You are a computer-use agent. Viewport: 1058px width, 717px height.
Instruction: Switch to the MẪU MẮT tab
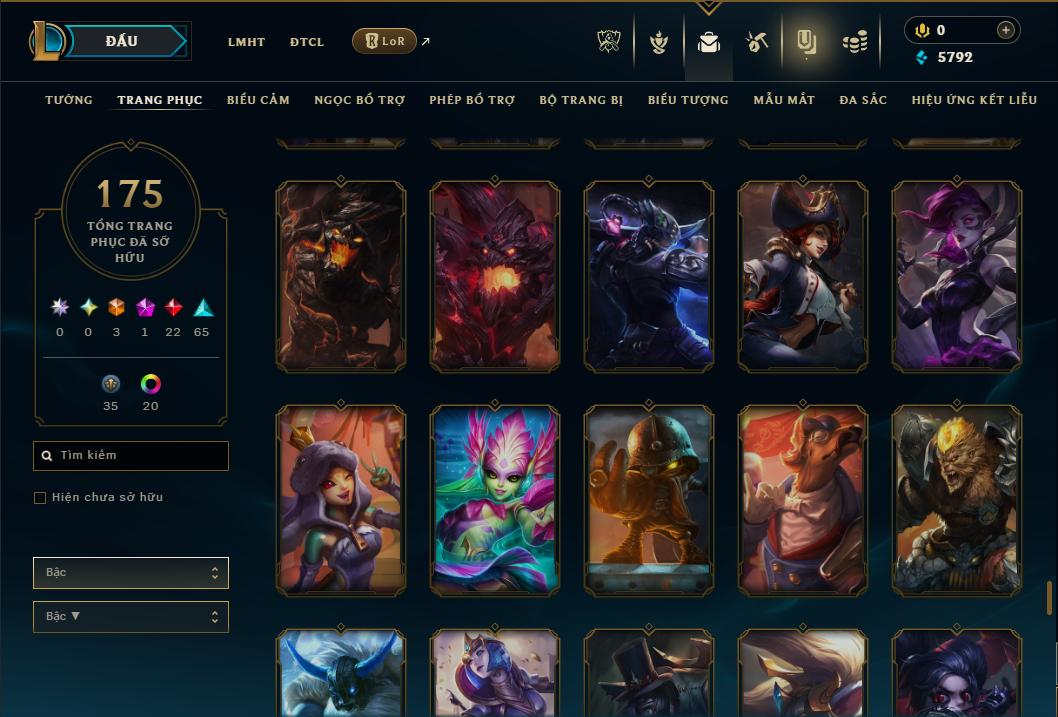(x=784, y=100)
